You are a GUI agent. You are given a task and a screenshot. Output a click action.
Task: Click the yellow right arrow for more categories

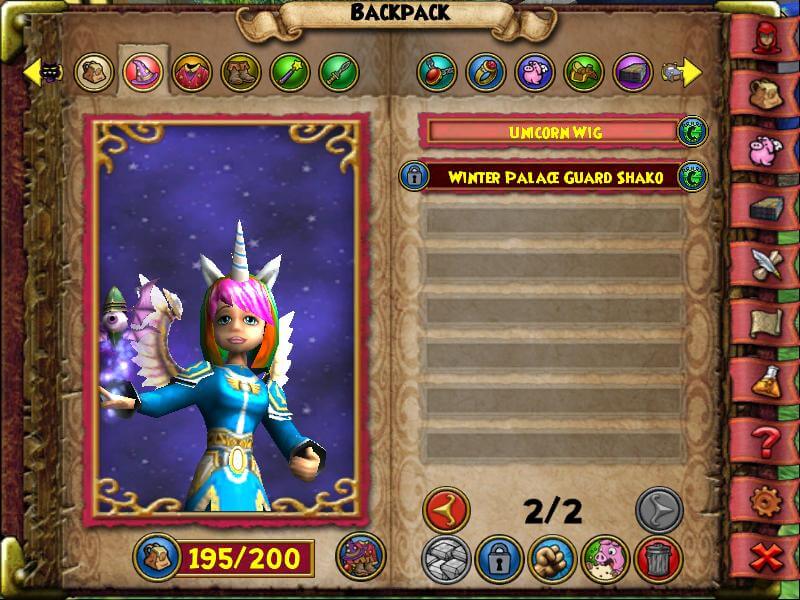(x=692, y=72)
